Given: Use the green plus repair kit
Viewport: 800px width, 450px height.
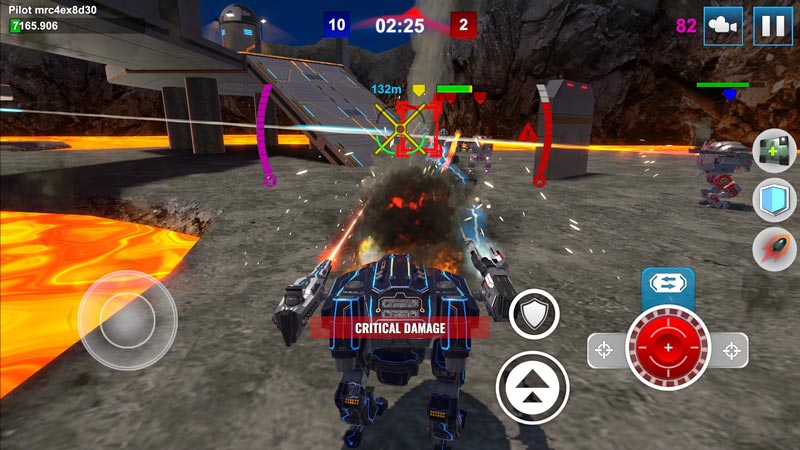Looking at the screenshot, I should tap(774, 151).
